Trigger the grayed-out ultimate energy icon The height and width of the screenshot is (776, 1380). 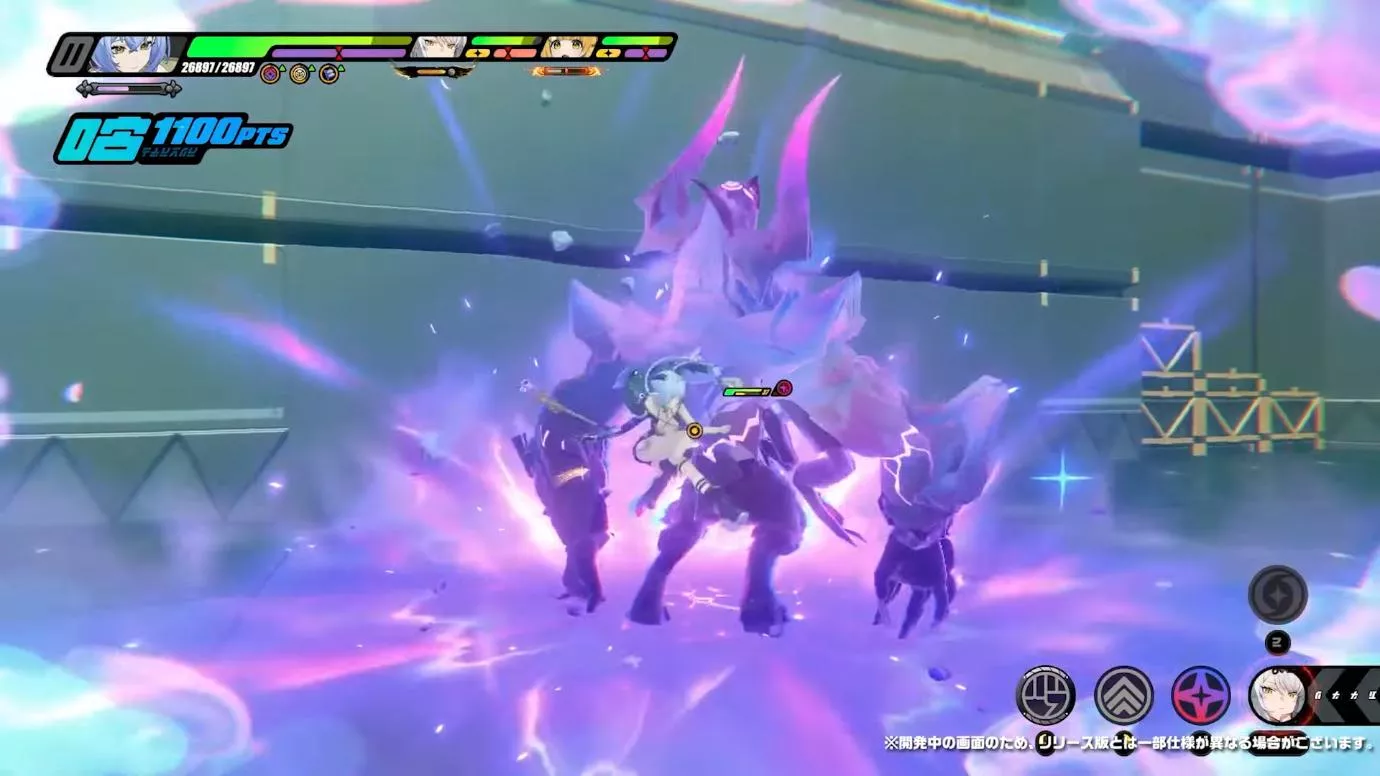coord(1277,596)
